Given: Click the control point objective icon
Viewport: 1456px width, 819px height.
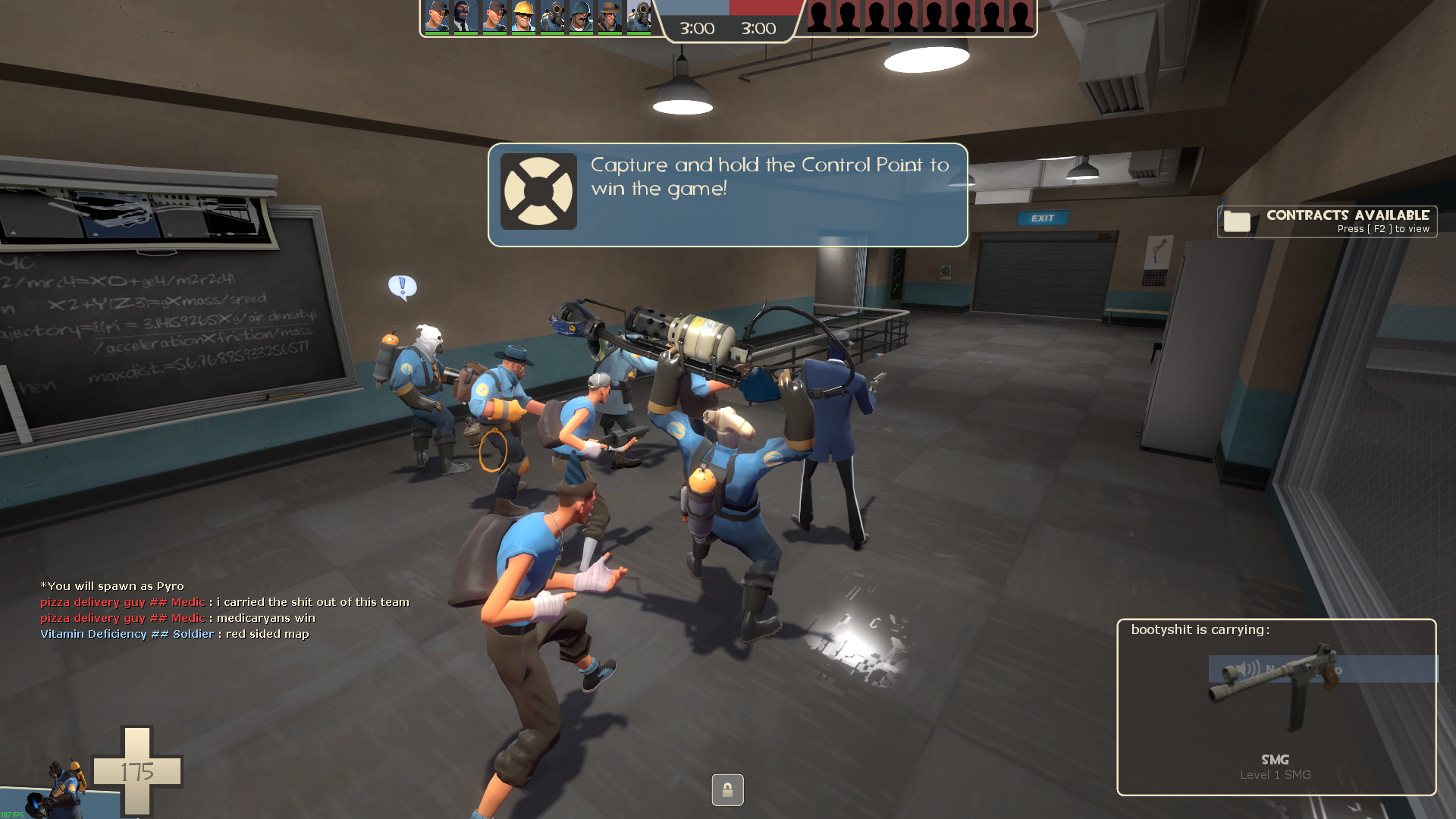Looking at the screenshot, I should [x=538, y=192].
